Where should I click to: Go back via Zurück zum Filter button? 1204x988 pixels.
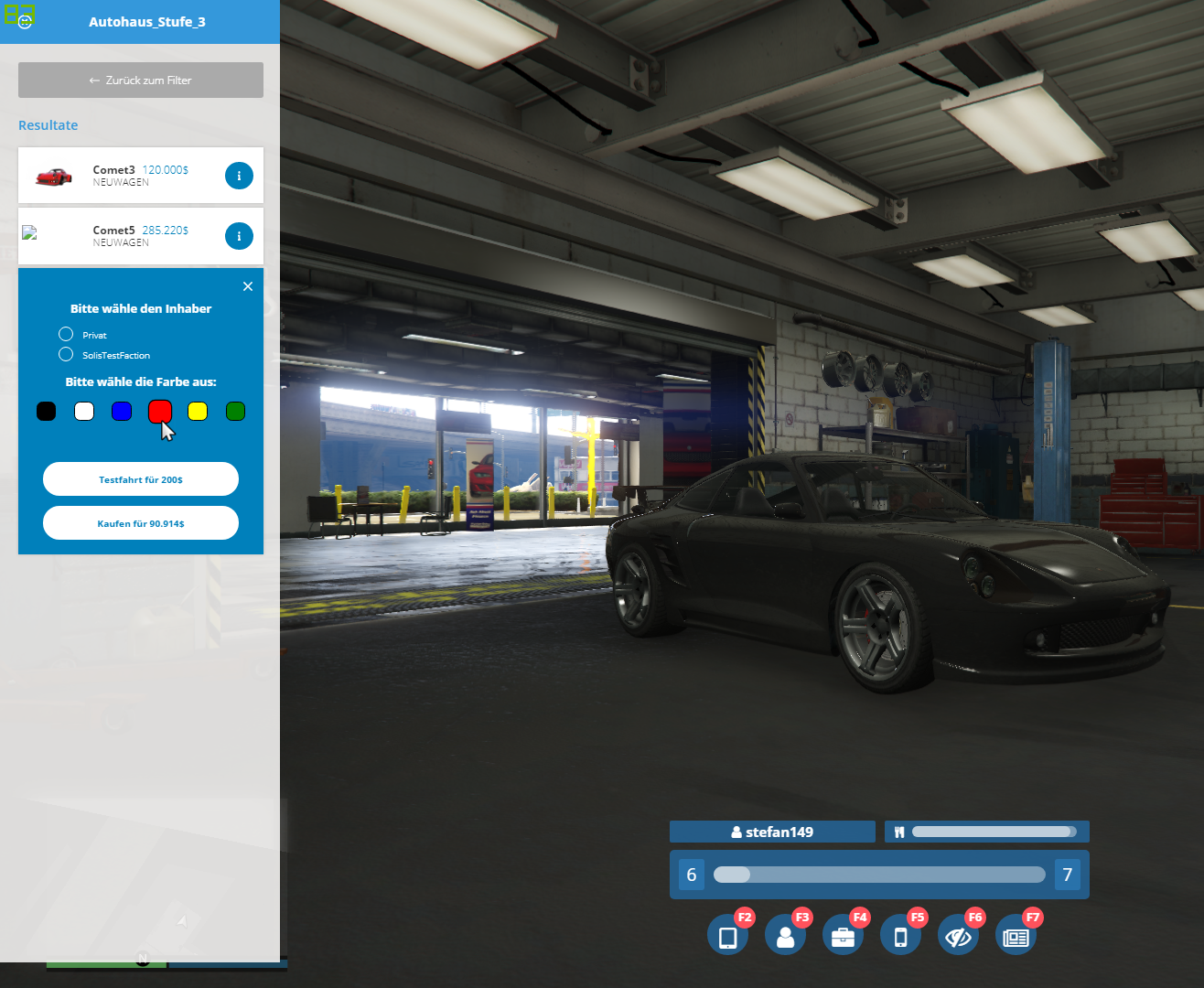click(141, 81)
